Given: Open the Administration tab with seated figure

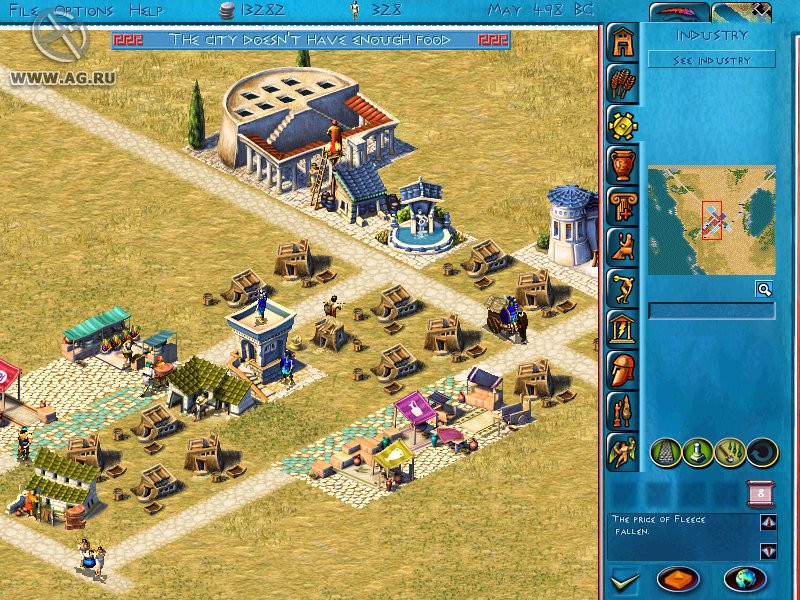Looking at the screenshot, I should point(621,246).
